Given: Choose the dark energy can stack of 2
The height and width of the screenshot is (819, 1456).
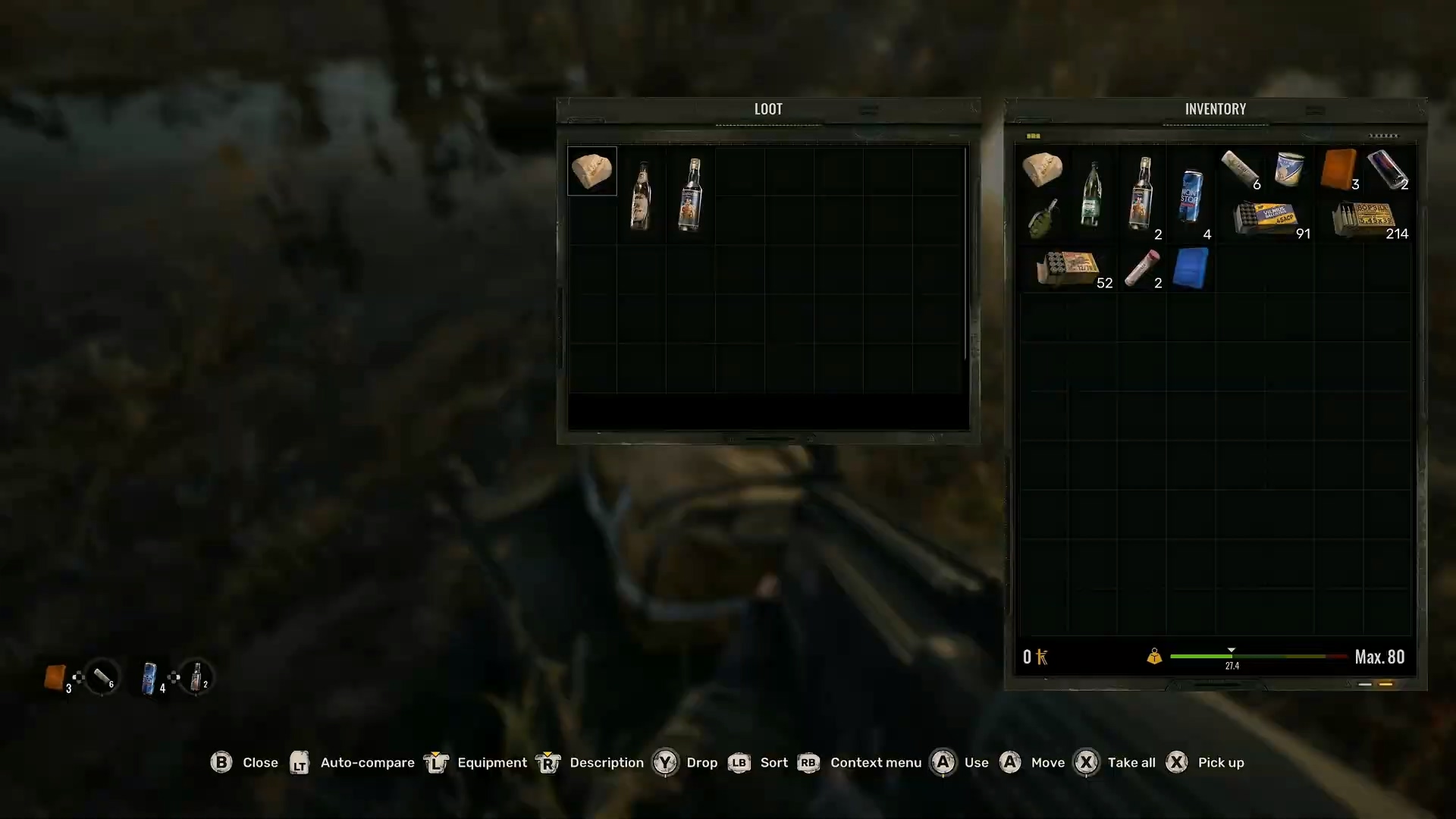Looking at the screenshot, I should click(x=1388, y=169).
